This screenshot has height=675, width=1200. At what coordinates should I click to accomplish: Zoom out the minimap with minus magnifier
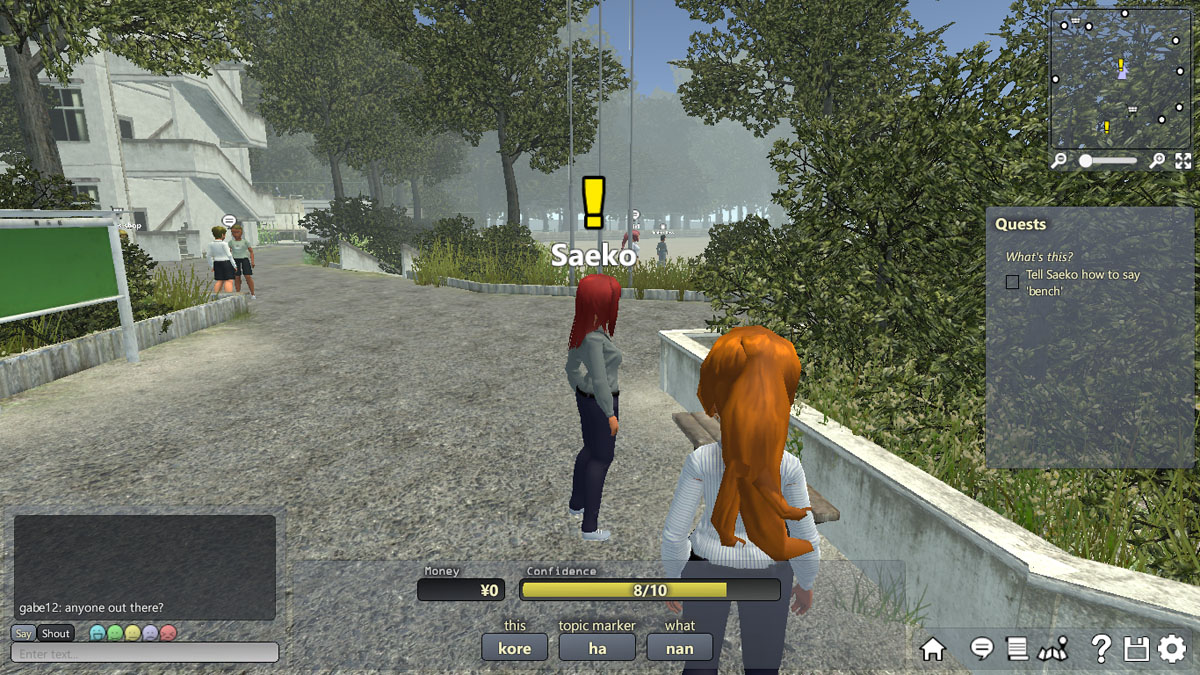[x=1060, y=161]
